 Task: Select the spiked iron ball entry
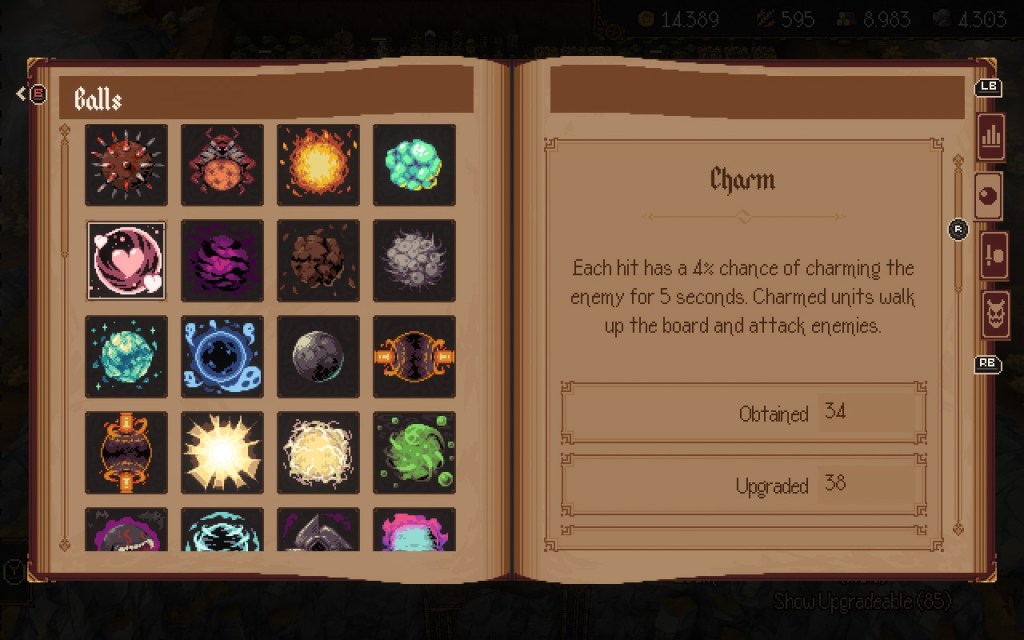point(126,165)
